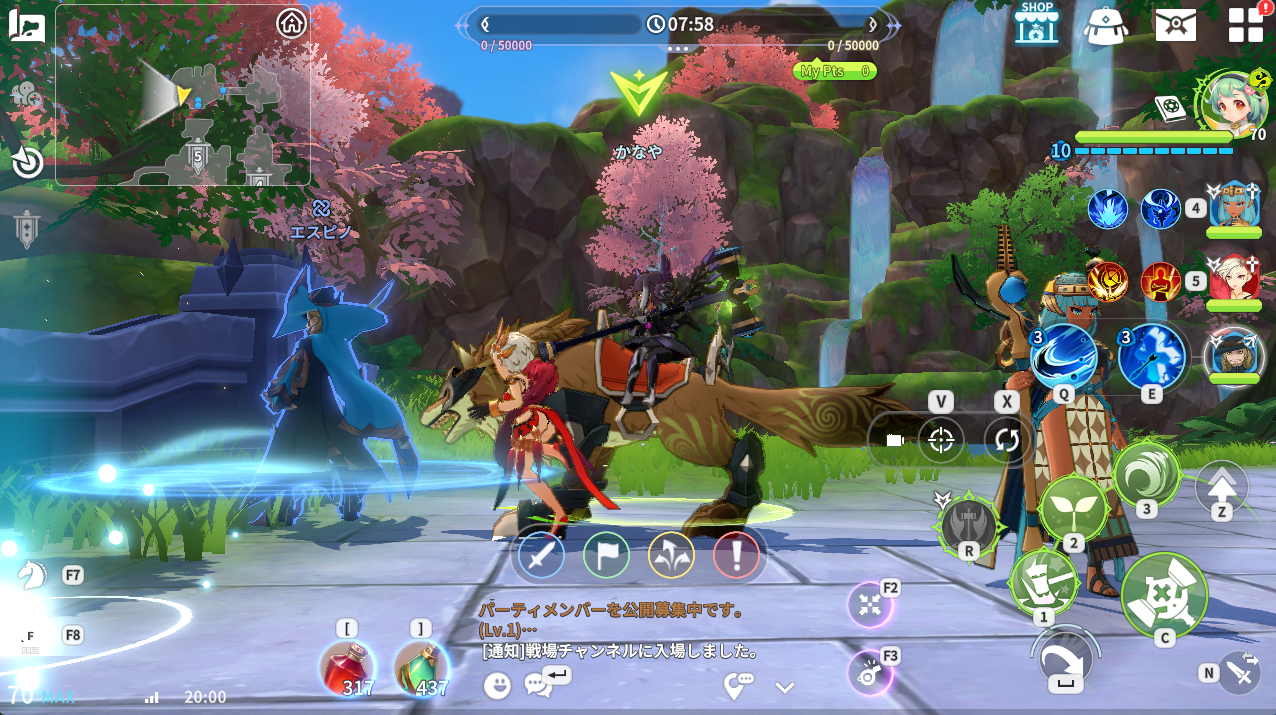
Task: Activate the green sprout skill
Action: [x=1073, y=509]
